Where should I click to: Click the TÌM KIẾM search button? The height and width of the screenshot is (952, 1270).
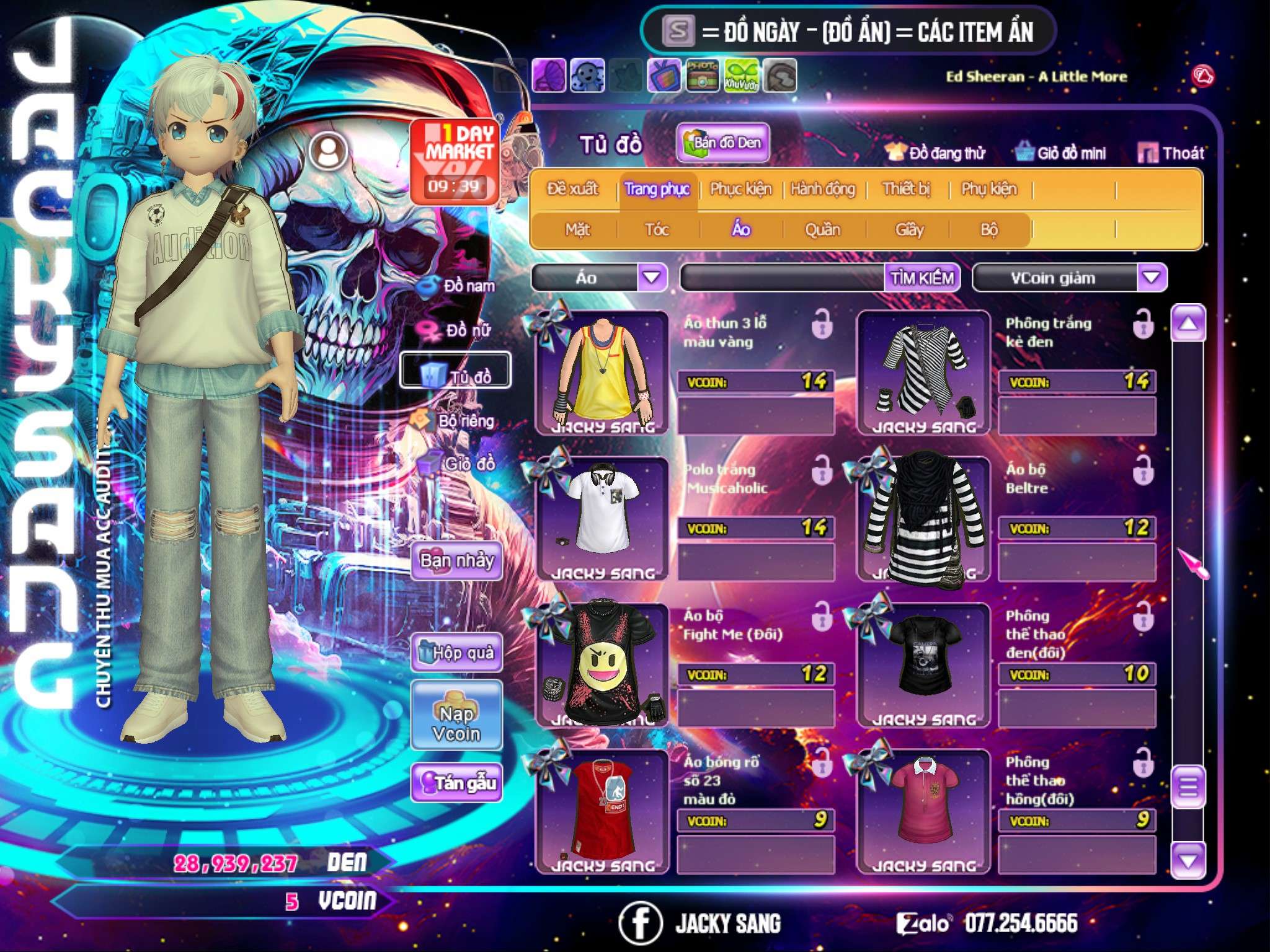click(x=921, y=278)
